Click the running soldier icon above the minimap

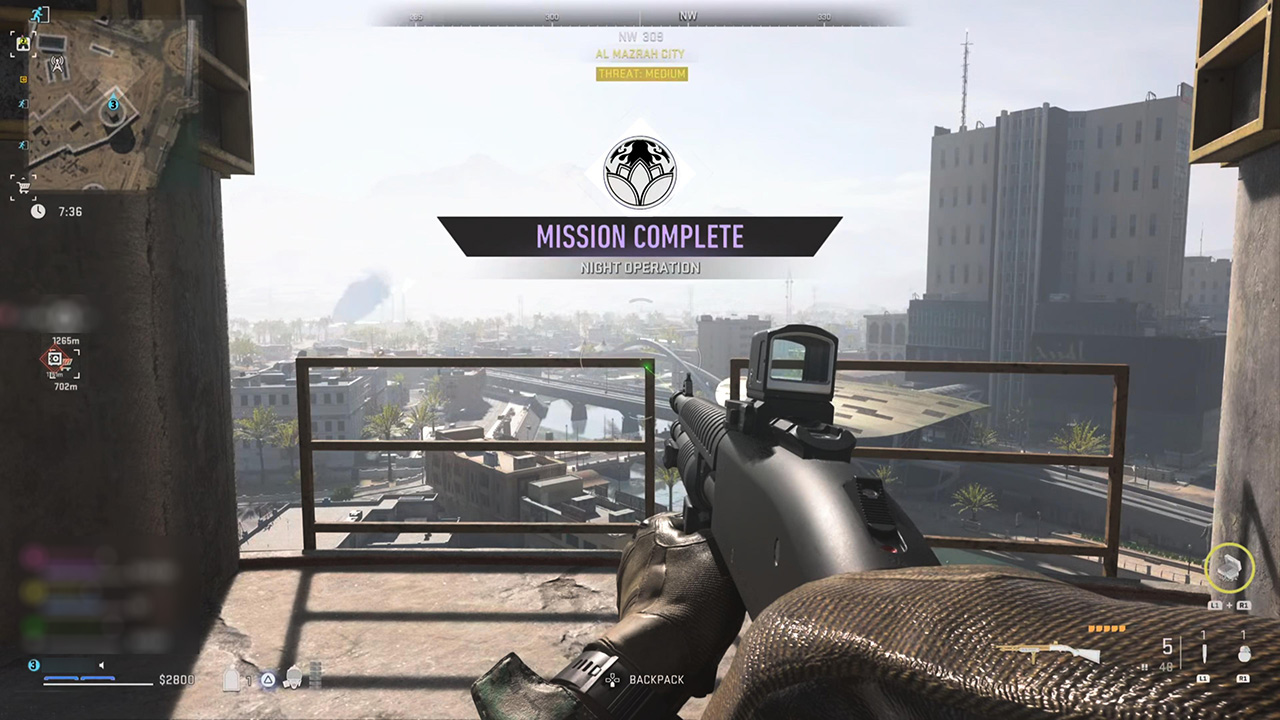[x=37, y=12]
